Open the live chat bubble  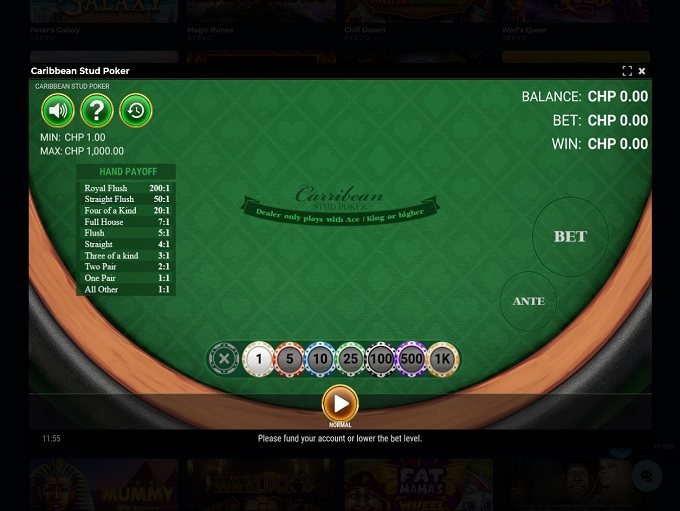point(647,476)
